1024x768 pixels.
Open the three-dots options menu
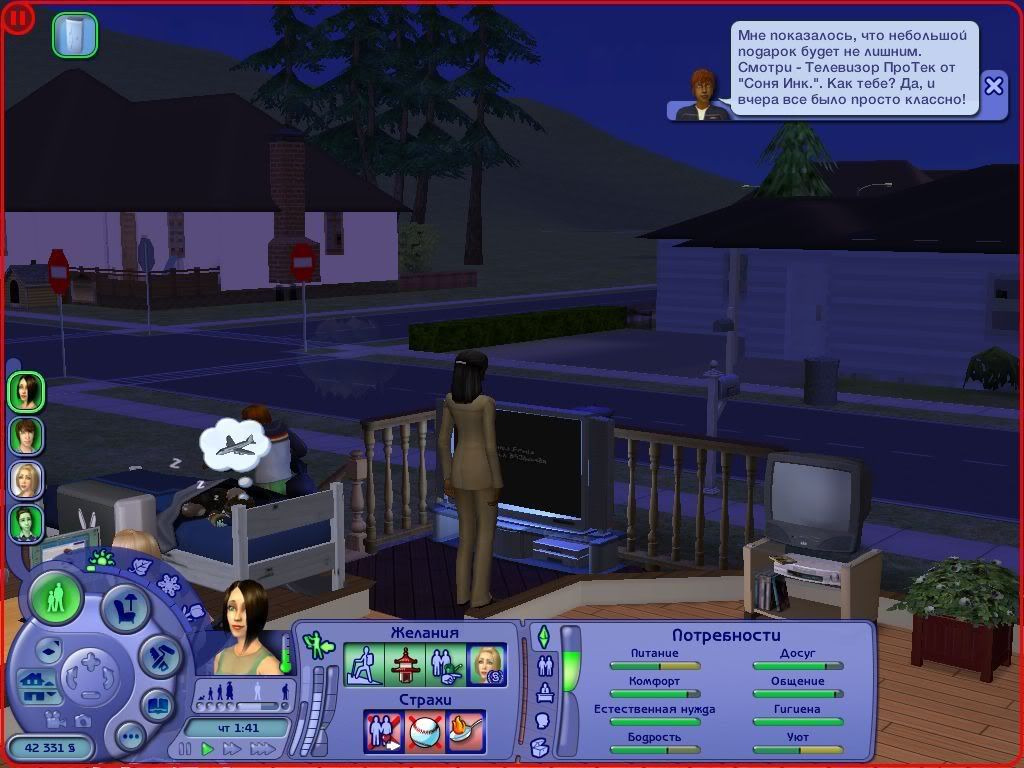click(x=130, y=737)
